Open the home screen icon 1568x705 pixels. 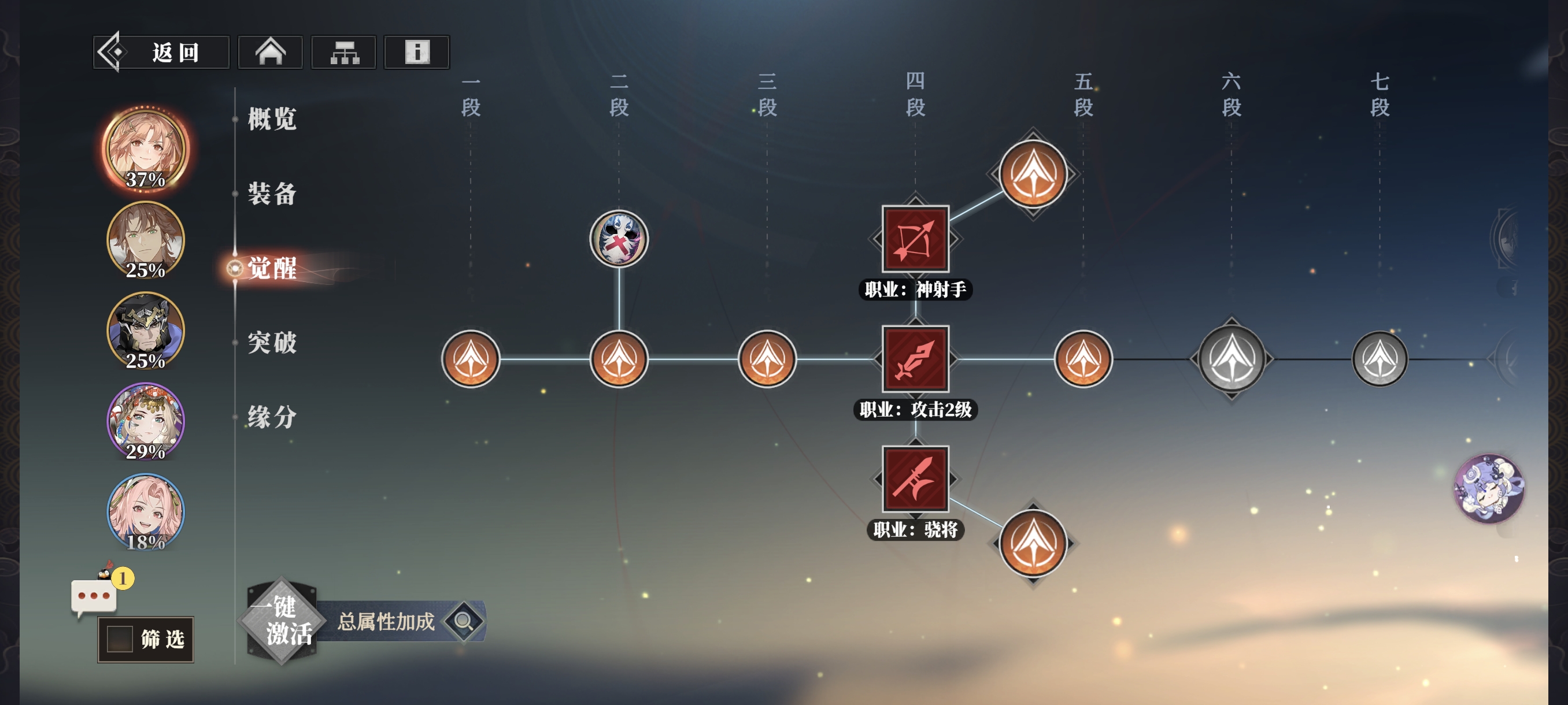(270, 53)
